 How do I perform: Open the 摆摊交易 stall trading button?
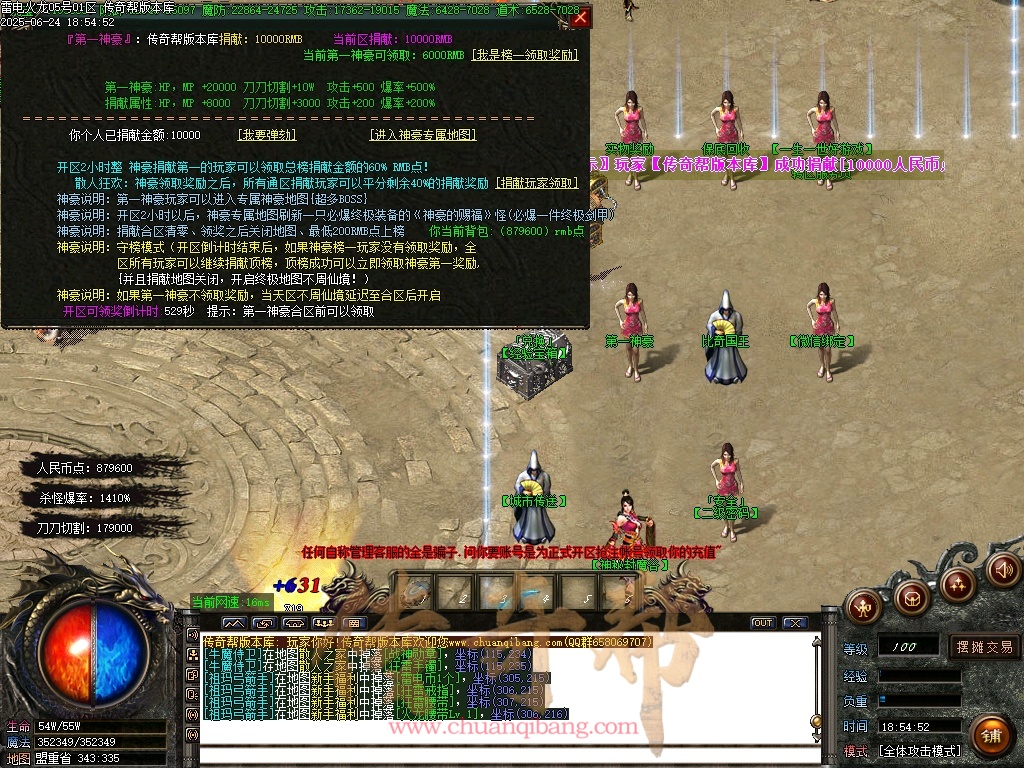tap(983, 647)
